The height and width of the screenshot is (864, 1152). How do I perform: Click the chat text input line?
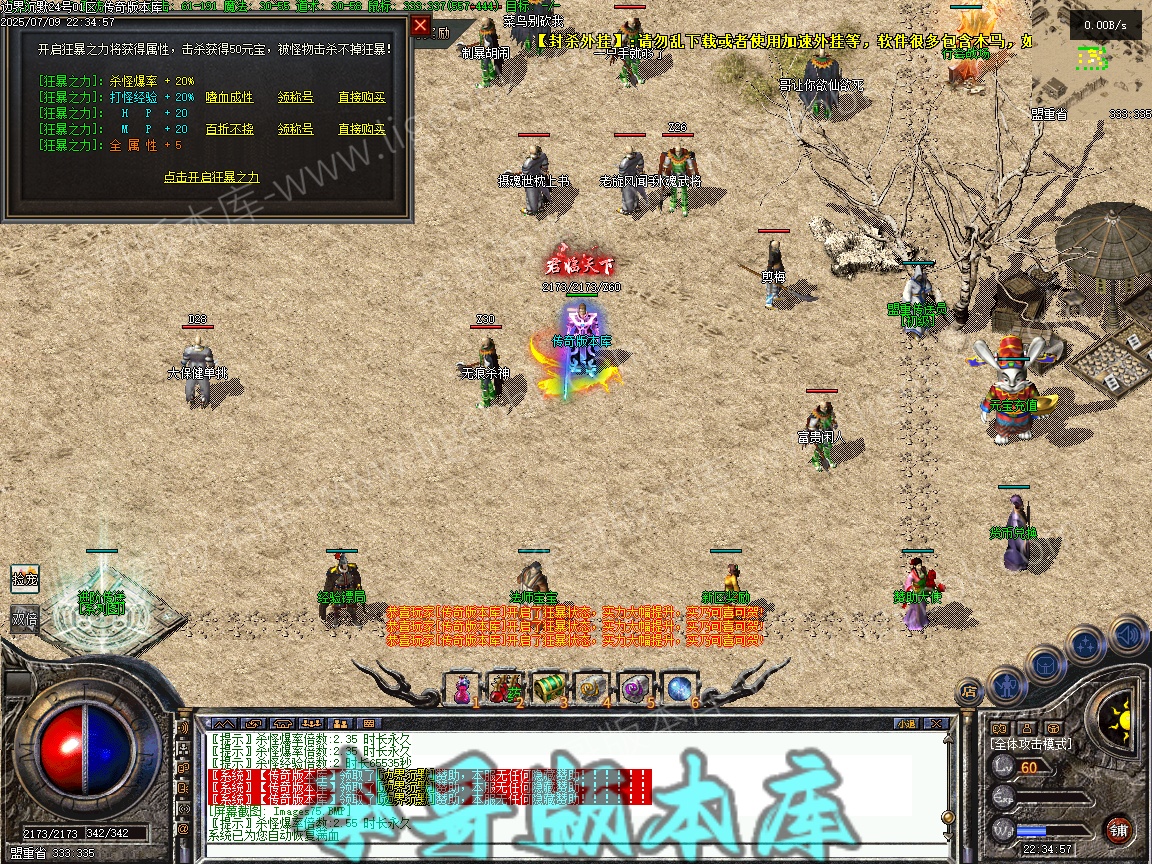[570, 852]
